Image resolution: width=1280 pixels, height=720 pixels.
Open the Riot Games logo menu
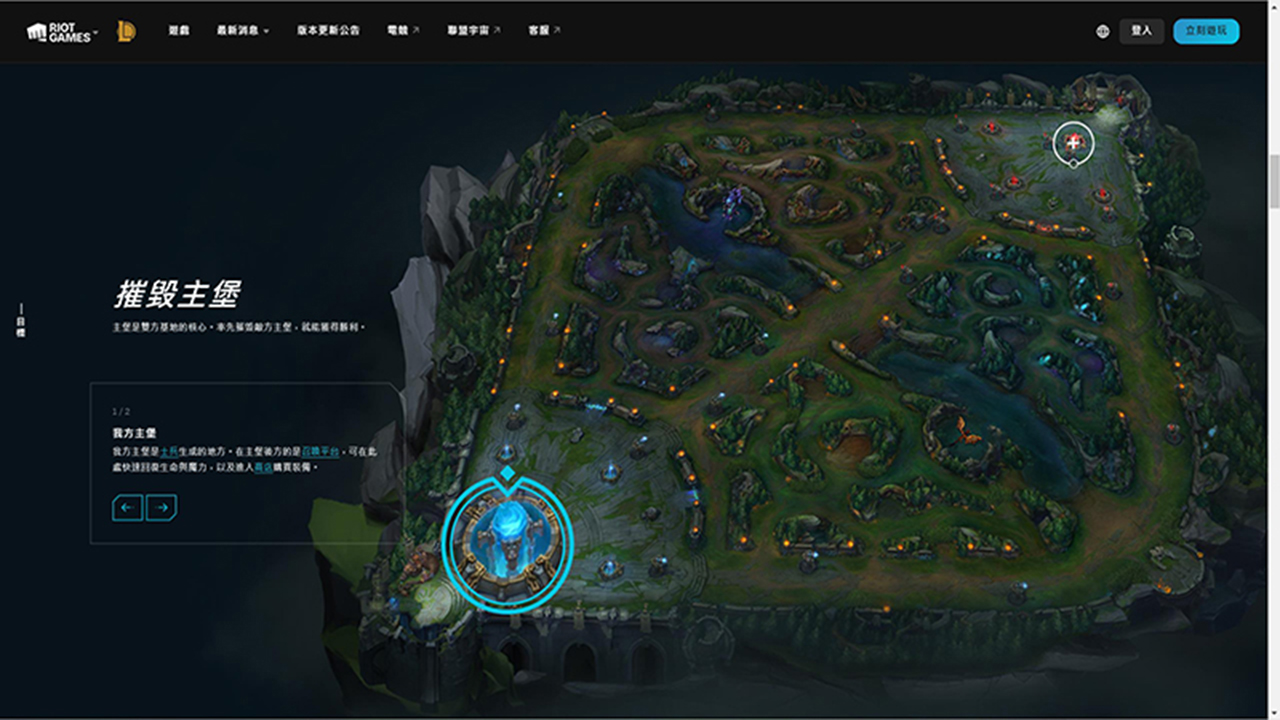click(x=62, y=32)
